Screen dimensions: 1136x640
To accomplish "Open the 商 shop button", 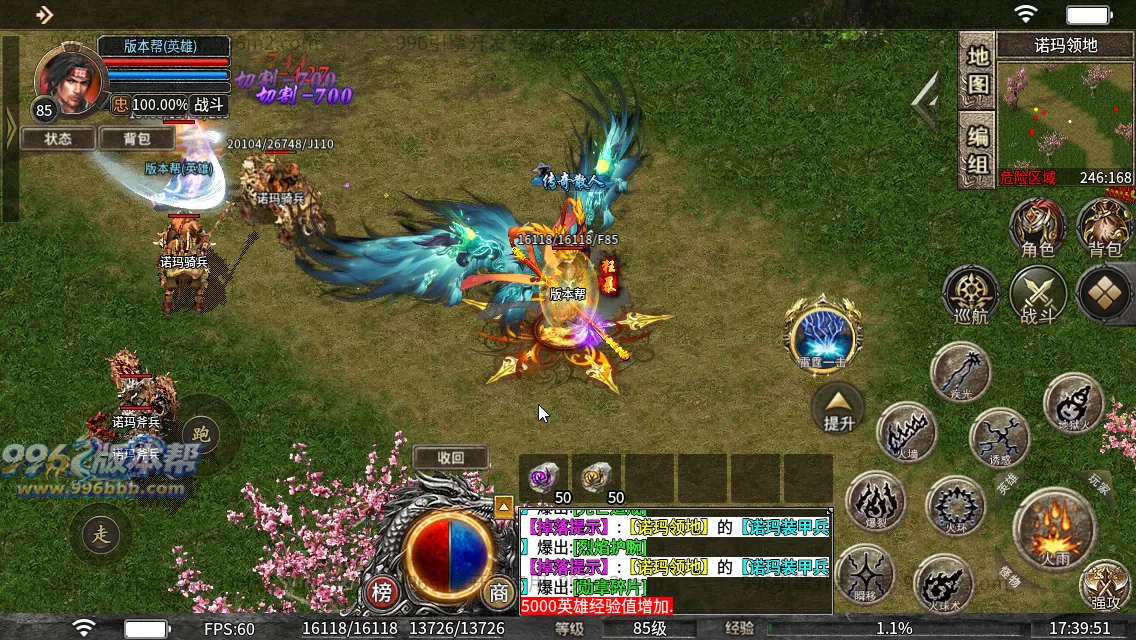I will tap(497, 593).
